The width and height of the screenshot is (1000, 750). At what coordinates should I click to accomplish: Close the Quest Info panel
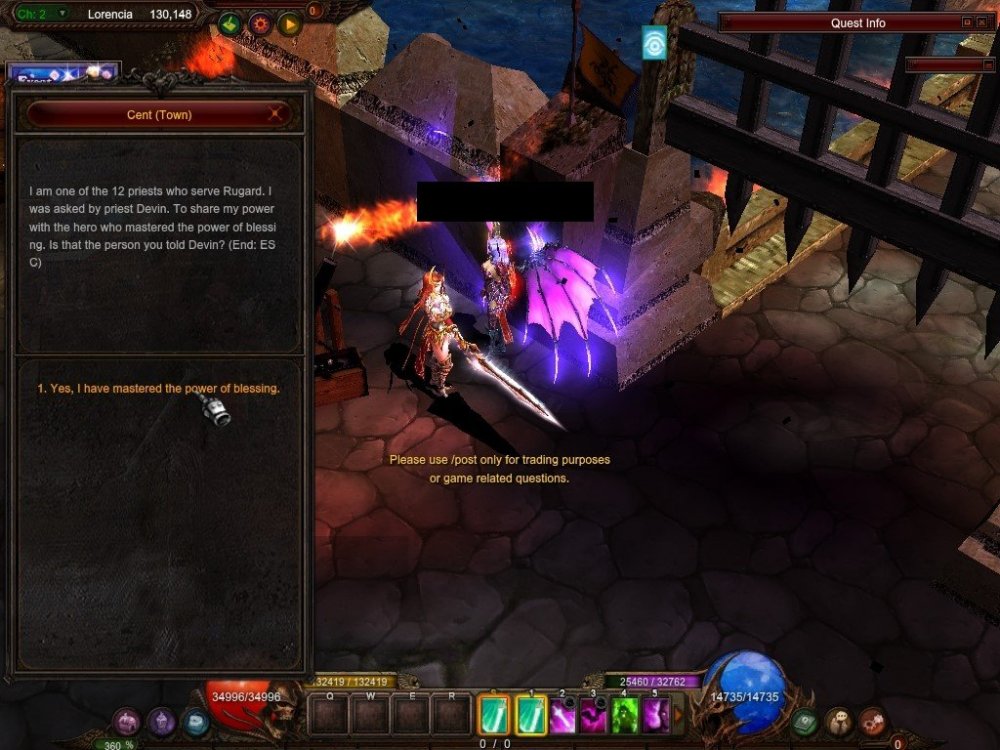click(x=982, y=22)
